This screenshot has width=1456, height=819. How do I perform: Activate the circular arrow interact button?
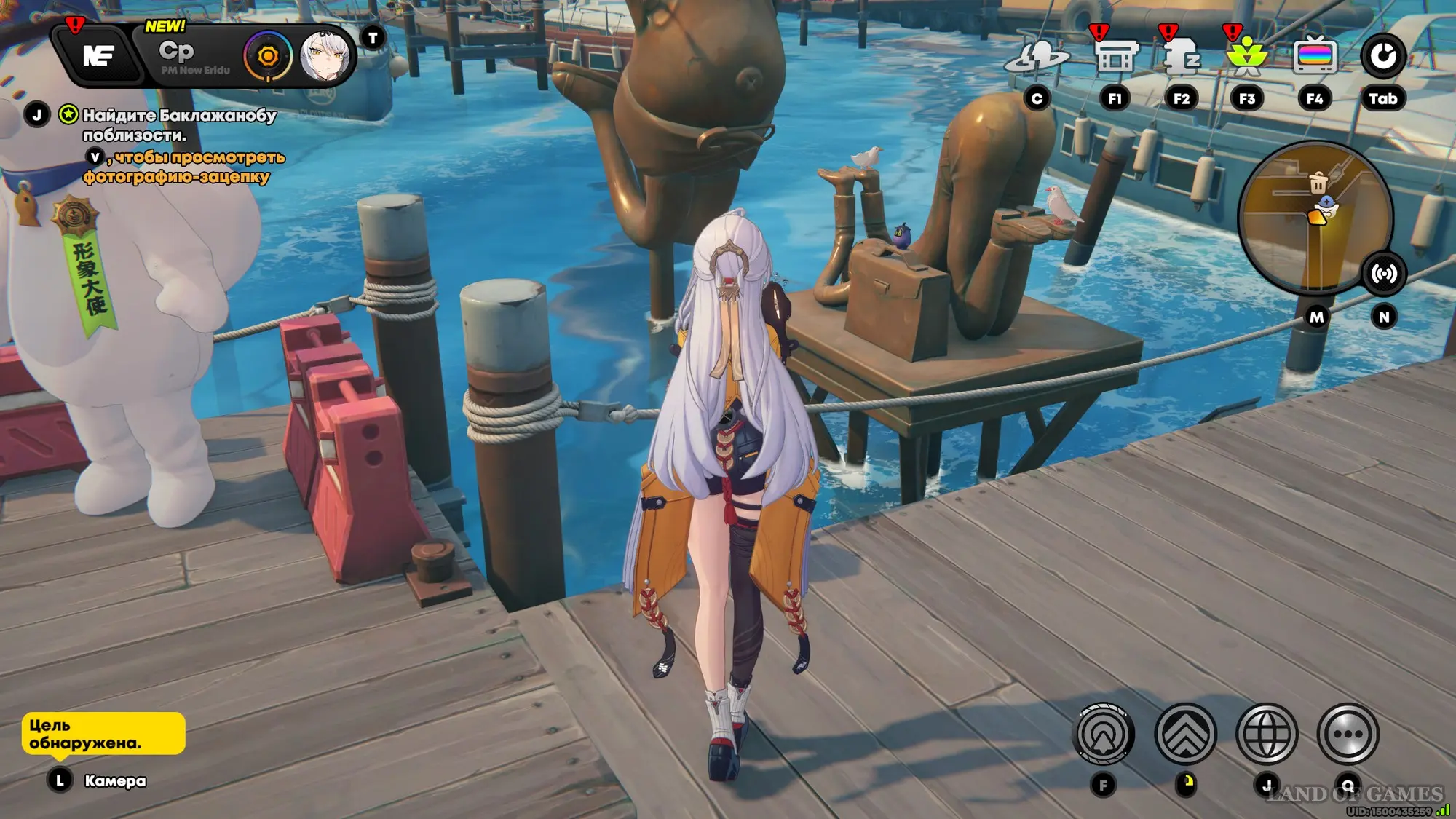pos(1104,735)
